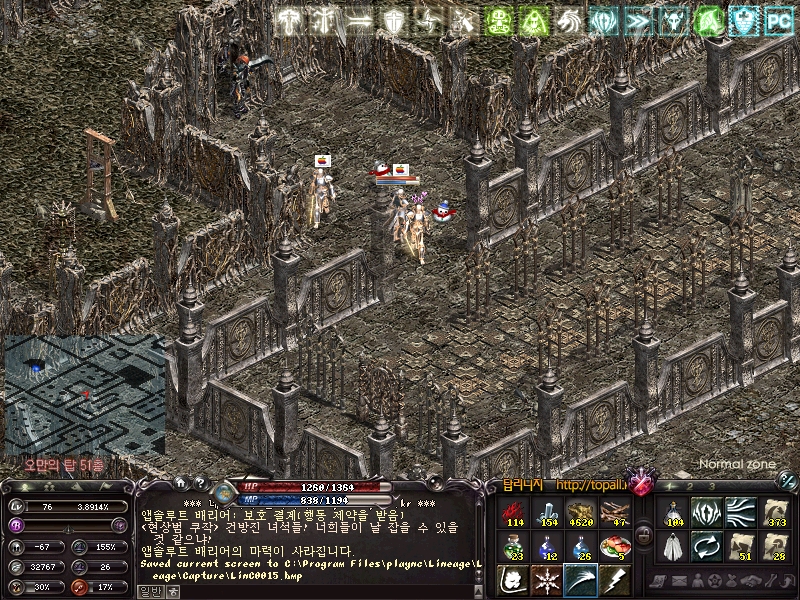
Task: Cast the lightning bolt skill
Action: [612, 579]
